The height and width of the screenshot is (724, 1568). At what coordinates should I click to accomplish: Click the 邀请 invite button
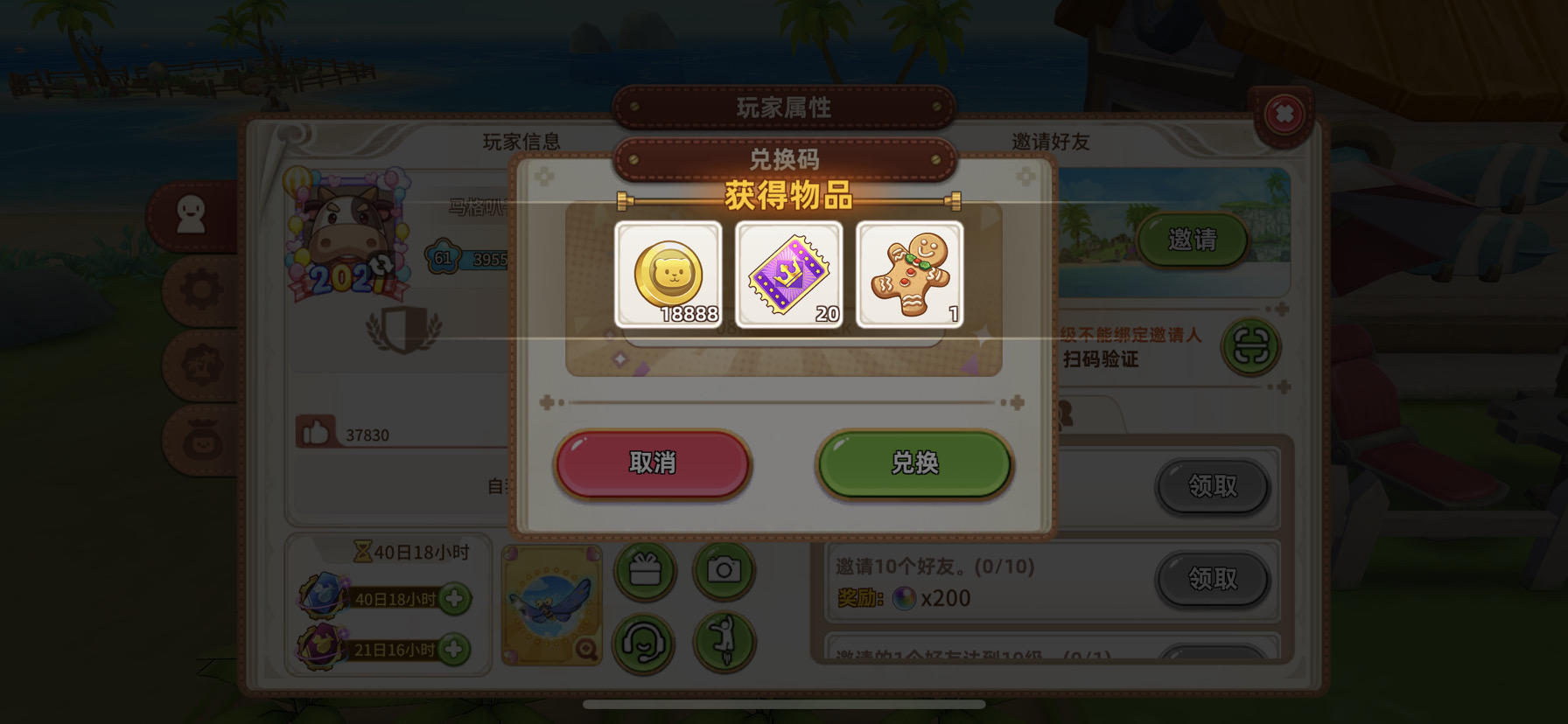tap(1193, 242)
